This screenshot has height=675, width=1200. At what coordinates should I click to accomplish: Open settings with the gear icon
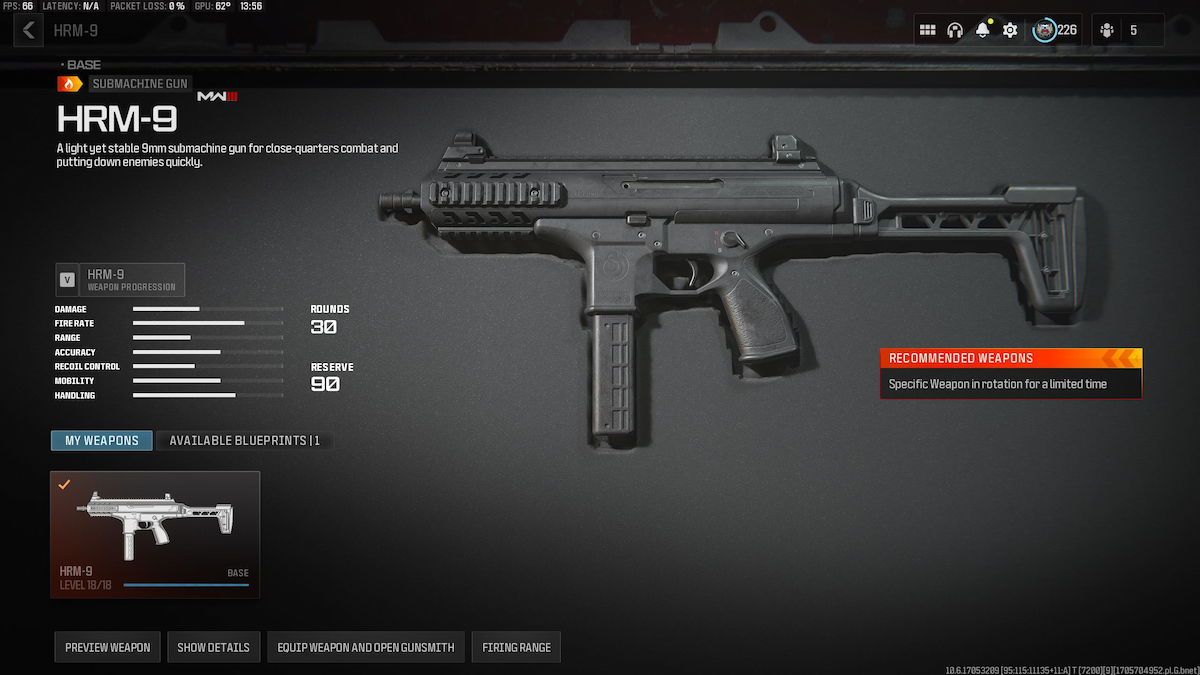tap(1010, 30)
